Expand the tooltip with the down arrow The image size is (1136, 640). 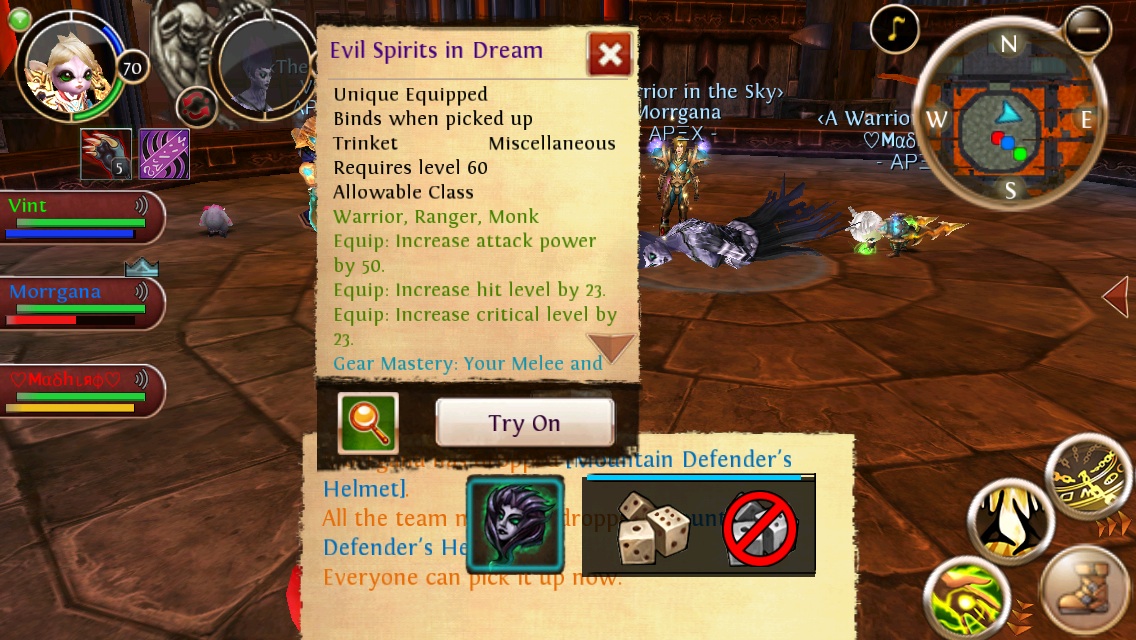point(611,347)
